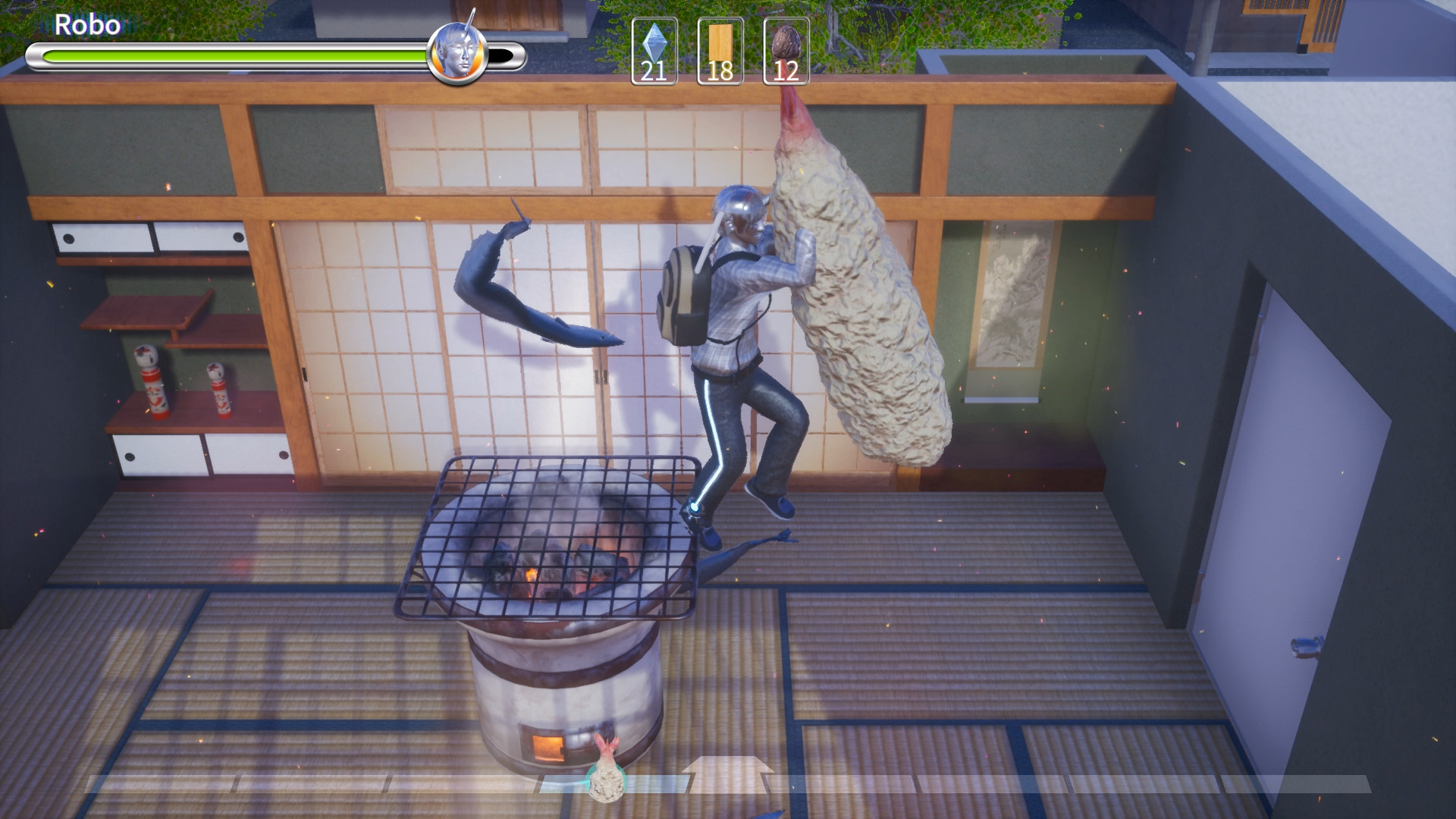The image size is (1456, 819).
Task: Click the Robo name label
Action: (x=89, y=26)
